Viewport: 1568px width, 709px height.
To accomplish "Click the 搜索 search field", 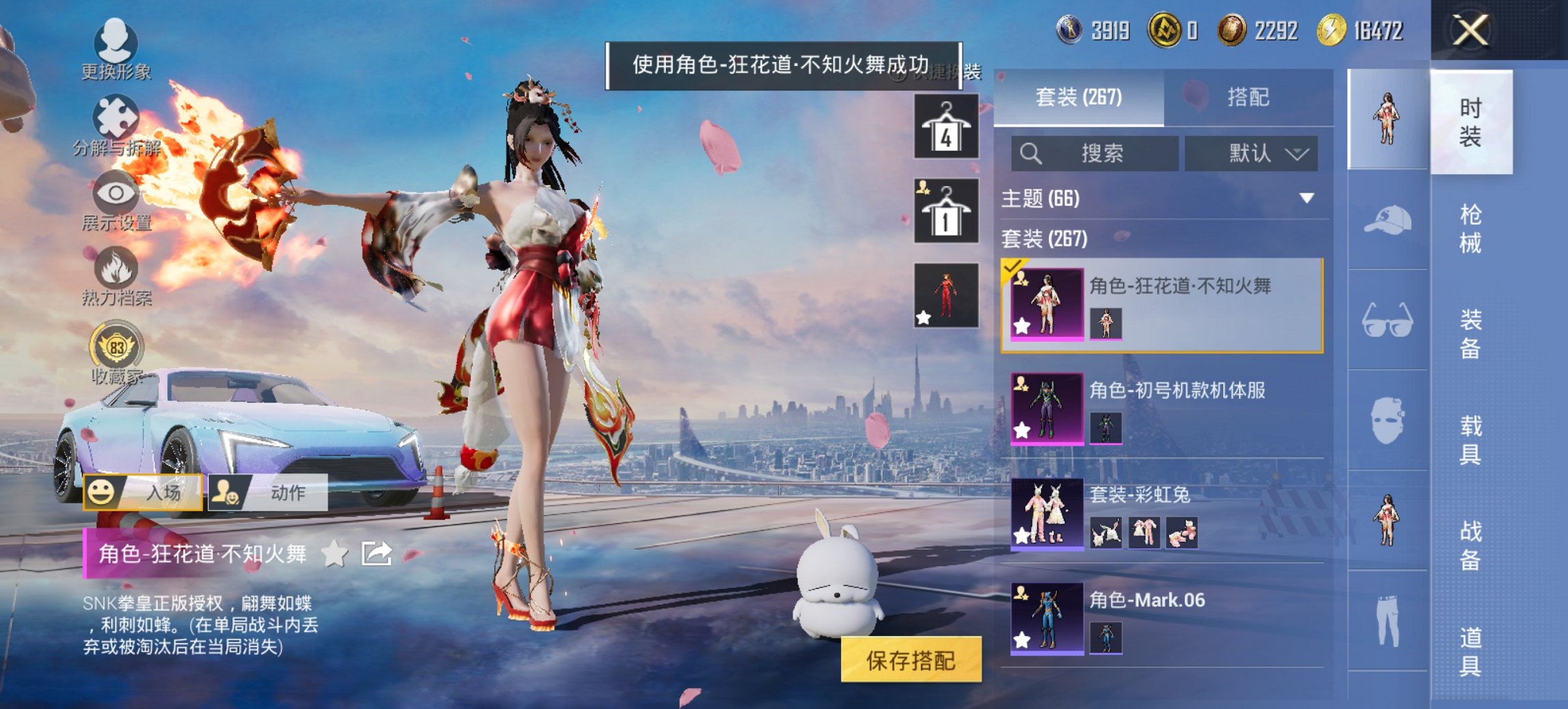I will tap(1093, 153).
